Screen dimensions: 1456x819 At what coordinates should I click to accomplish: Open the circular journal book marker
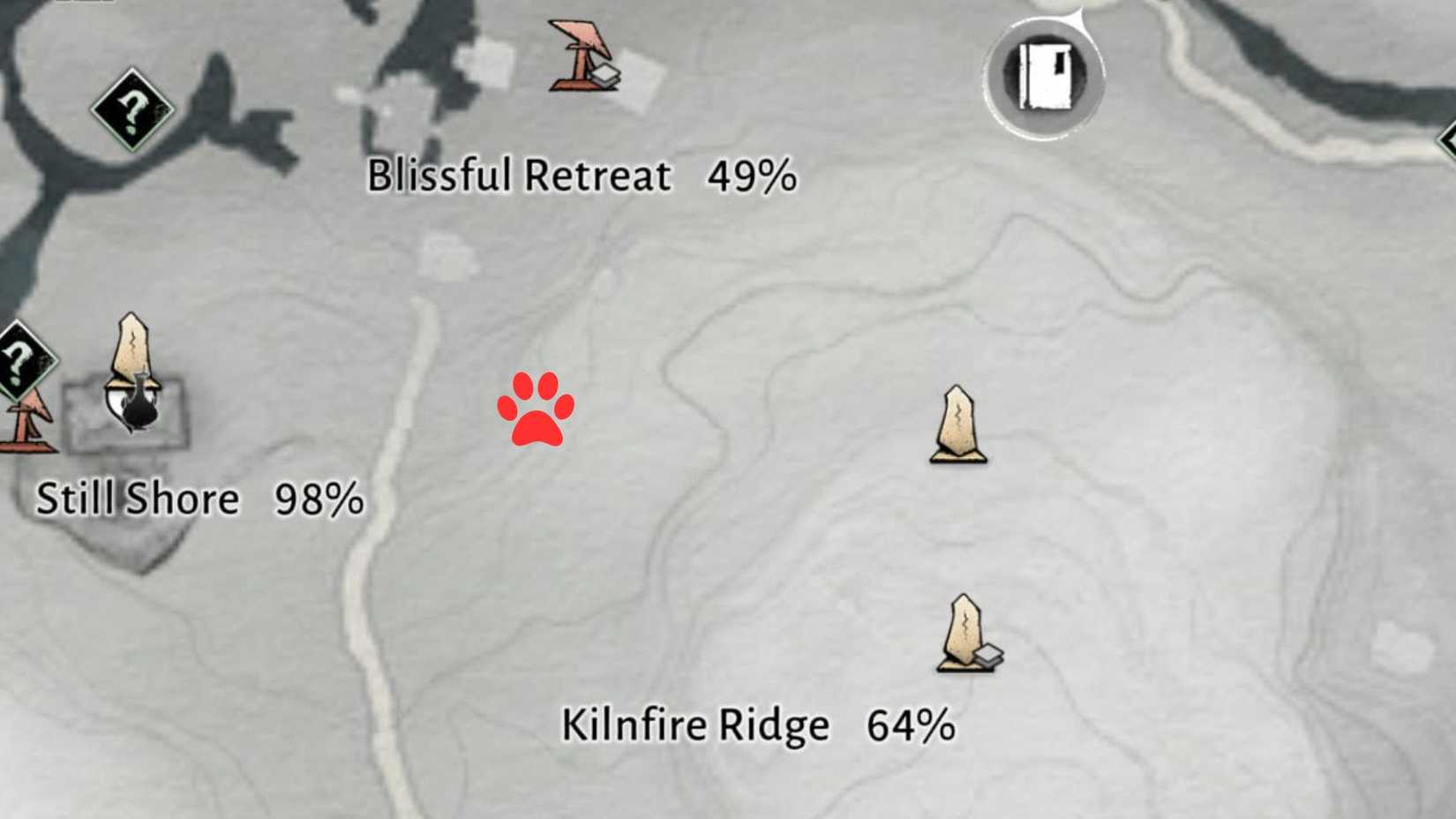coord(1044,73)
